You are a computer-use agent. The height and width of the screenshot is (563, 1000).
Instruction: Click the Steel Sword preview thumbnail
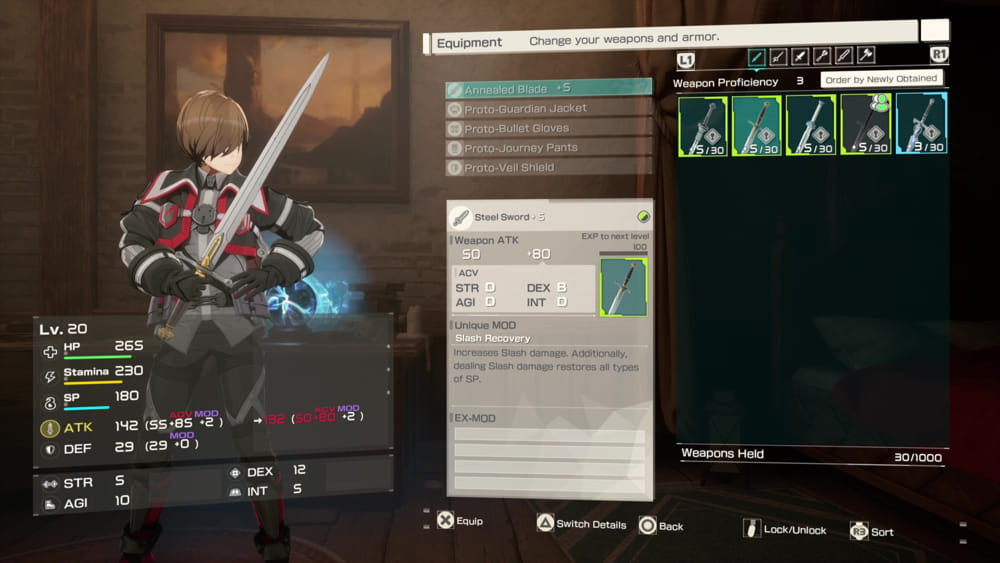[623, 287]
